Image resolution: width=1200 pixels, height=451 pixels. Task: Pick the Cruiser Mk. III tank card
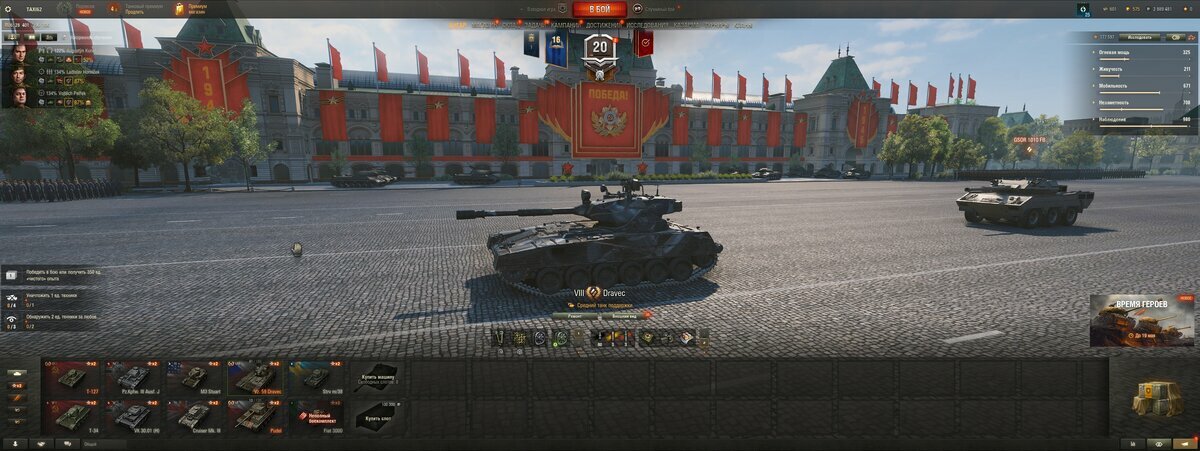point(195,416)
